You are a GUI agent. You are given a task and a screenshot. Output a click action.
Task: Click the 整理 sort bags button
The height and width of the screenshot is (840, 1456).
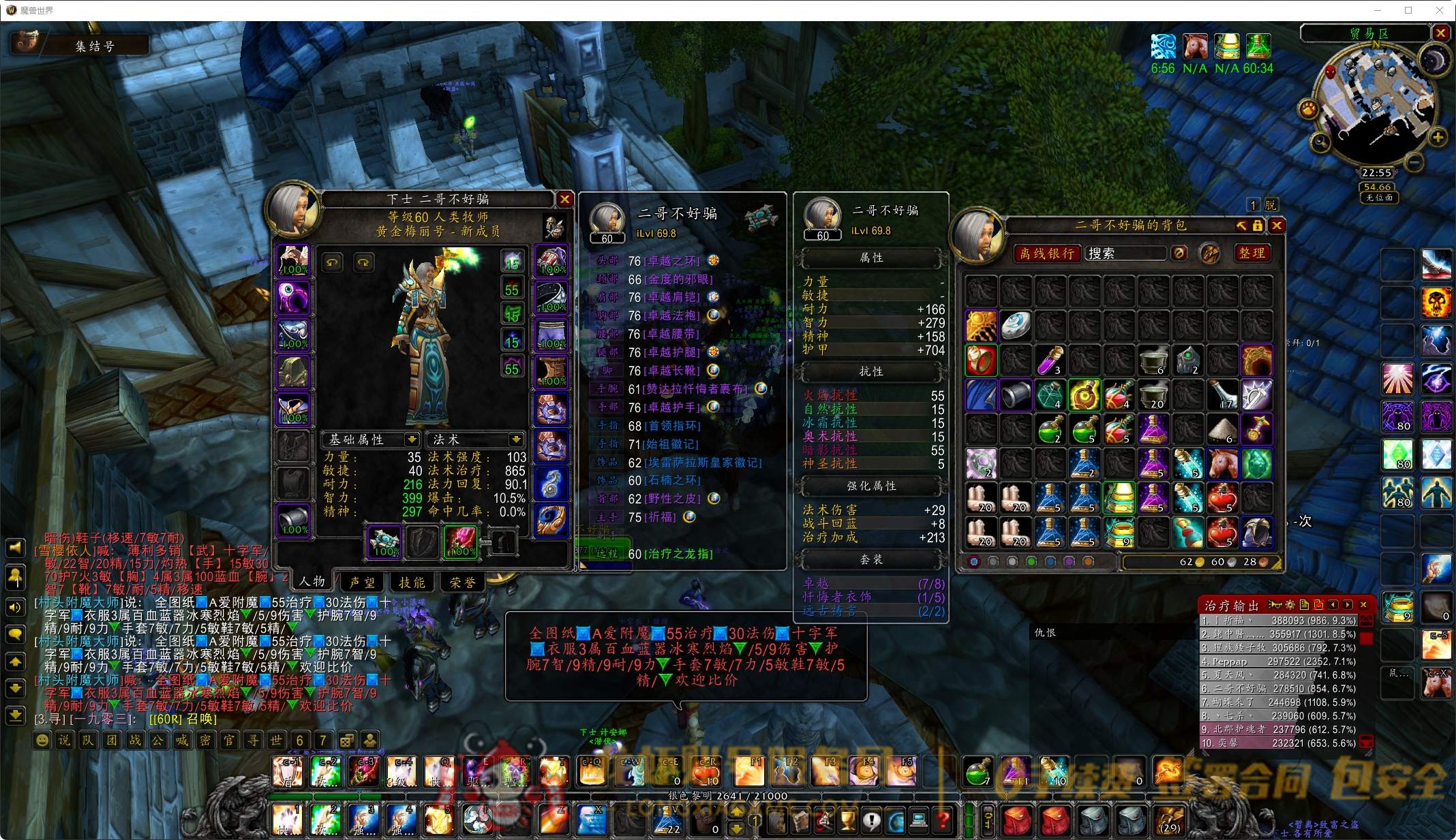pyautogui.click(x=1252, y=253)
